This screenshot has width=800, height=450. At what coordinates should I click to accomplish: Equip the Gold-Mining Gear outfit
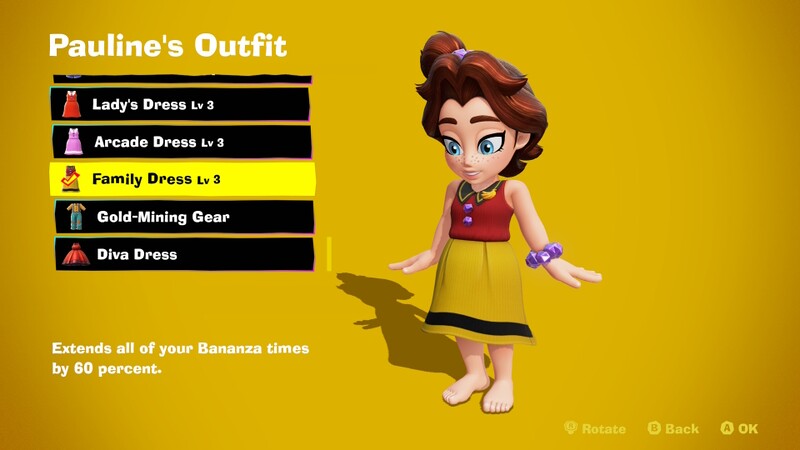coord(183,217)
